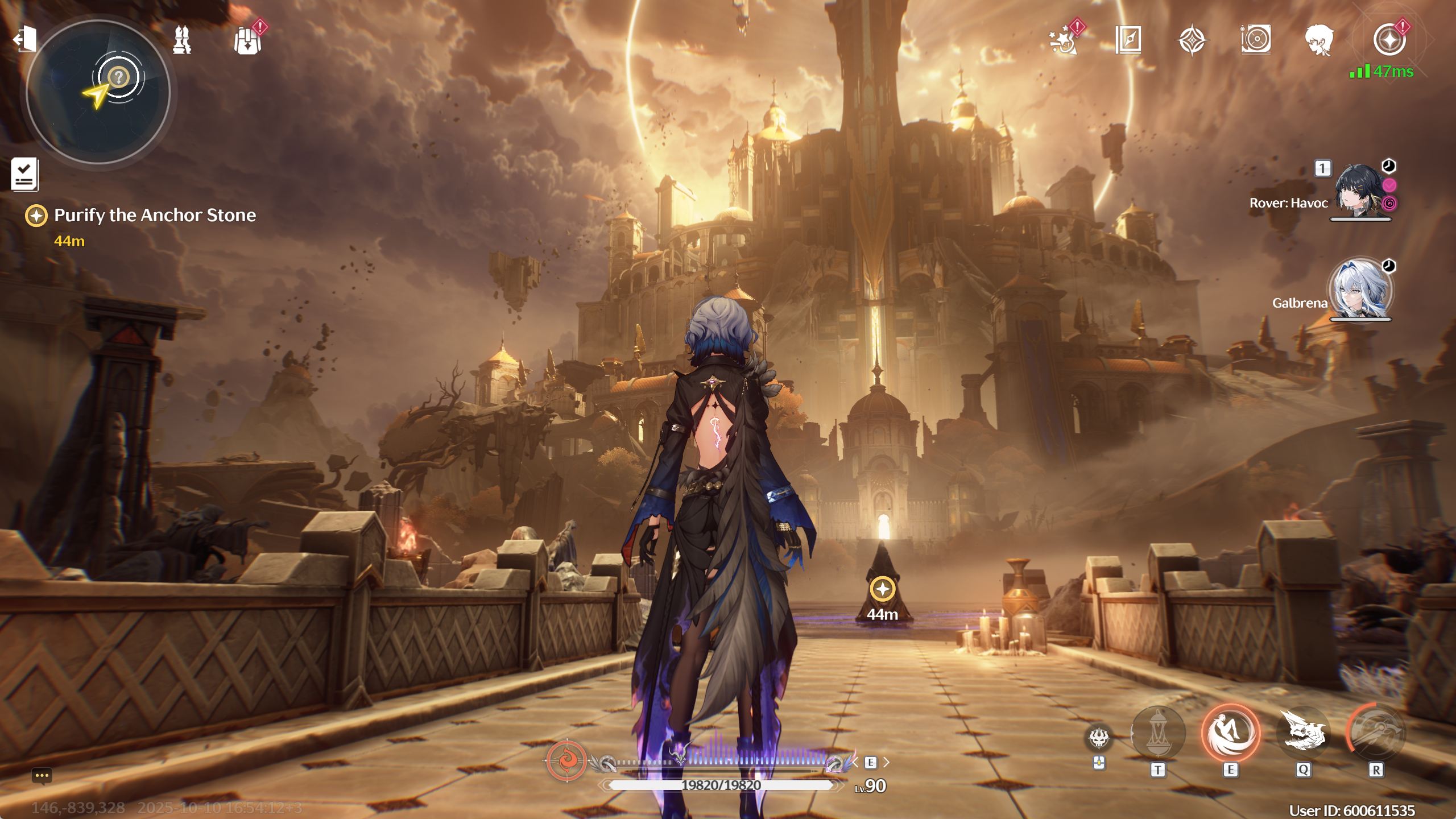1456x819 pixels.
Task: Open the disc record icon
Action: point(1255,40)
